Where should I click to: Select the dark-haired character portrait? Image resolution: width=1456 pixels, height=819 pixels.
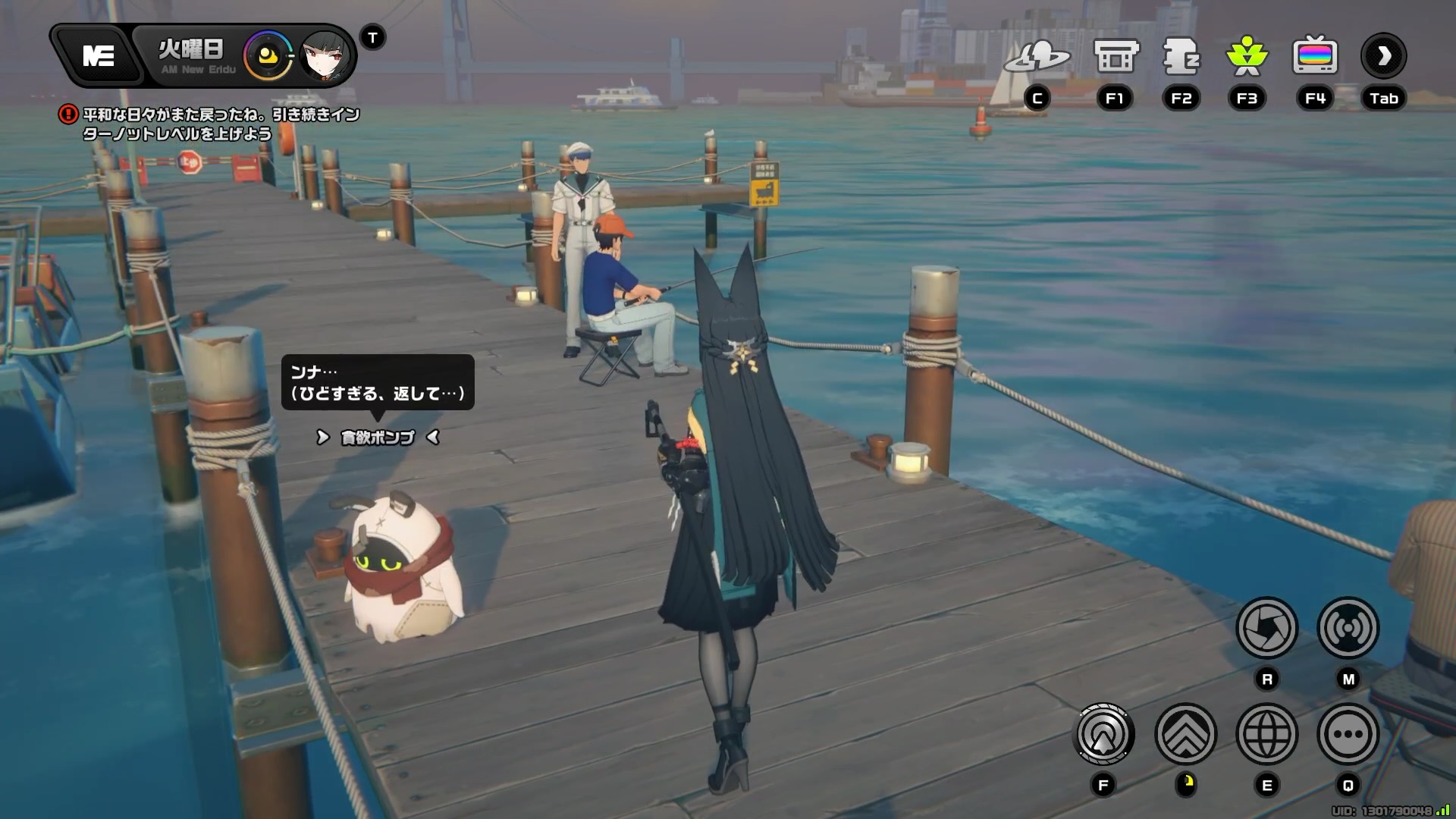[326, 55]
